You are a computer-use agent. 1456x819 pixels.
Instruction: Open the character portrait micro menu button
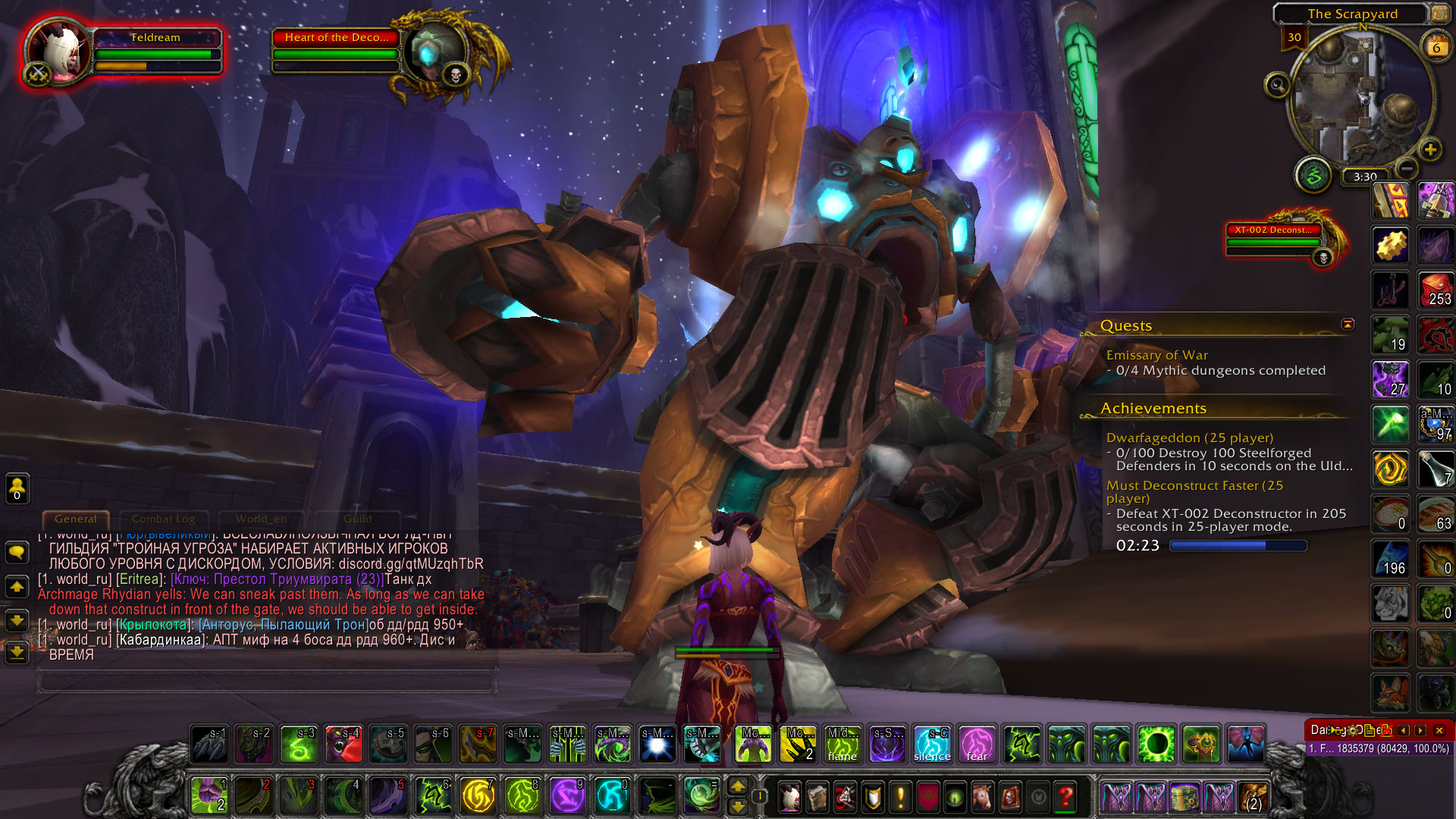pyautogui.click(x=790, y=797)
